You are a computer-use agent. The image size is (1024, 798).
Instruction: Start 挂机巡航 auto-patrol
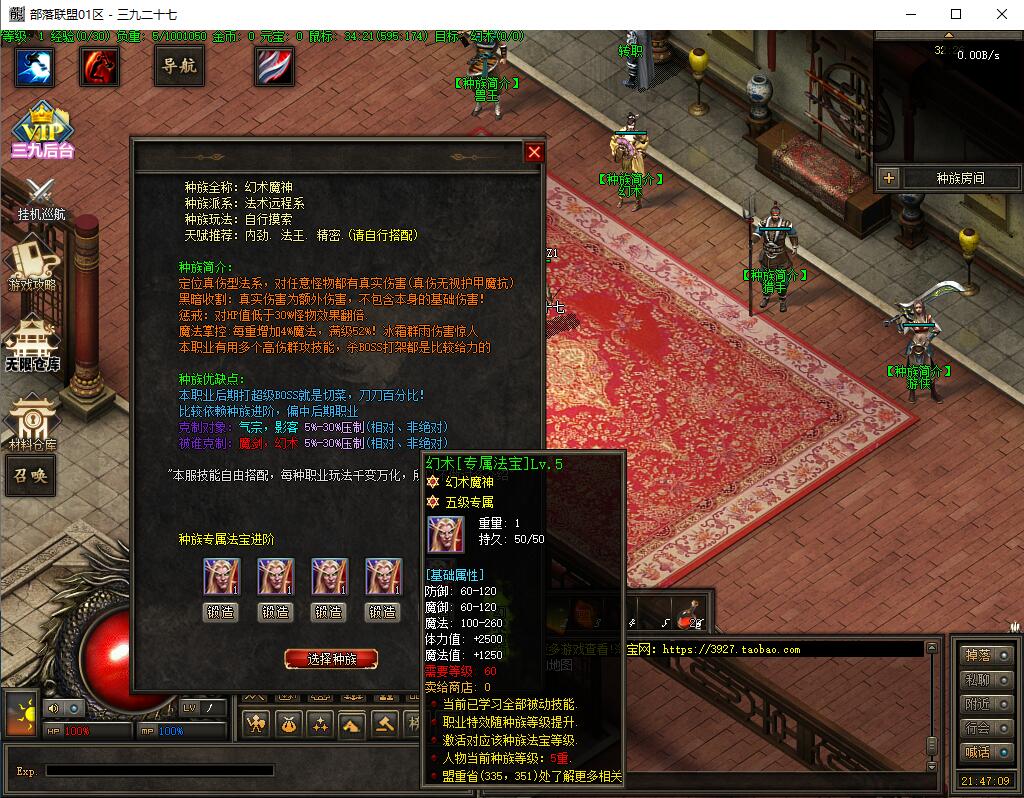click(40, 198)
